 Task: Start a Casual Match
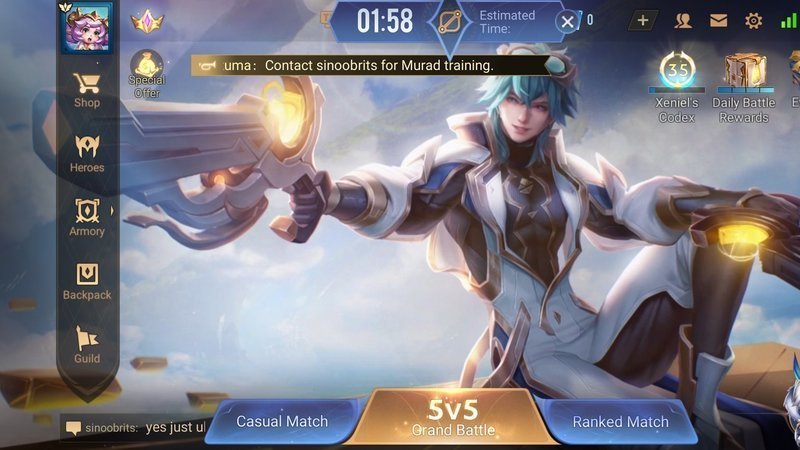(282, 421)
